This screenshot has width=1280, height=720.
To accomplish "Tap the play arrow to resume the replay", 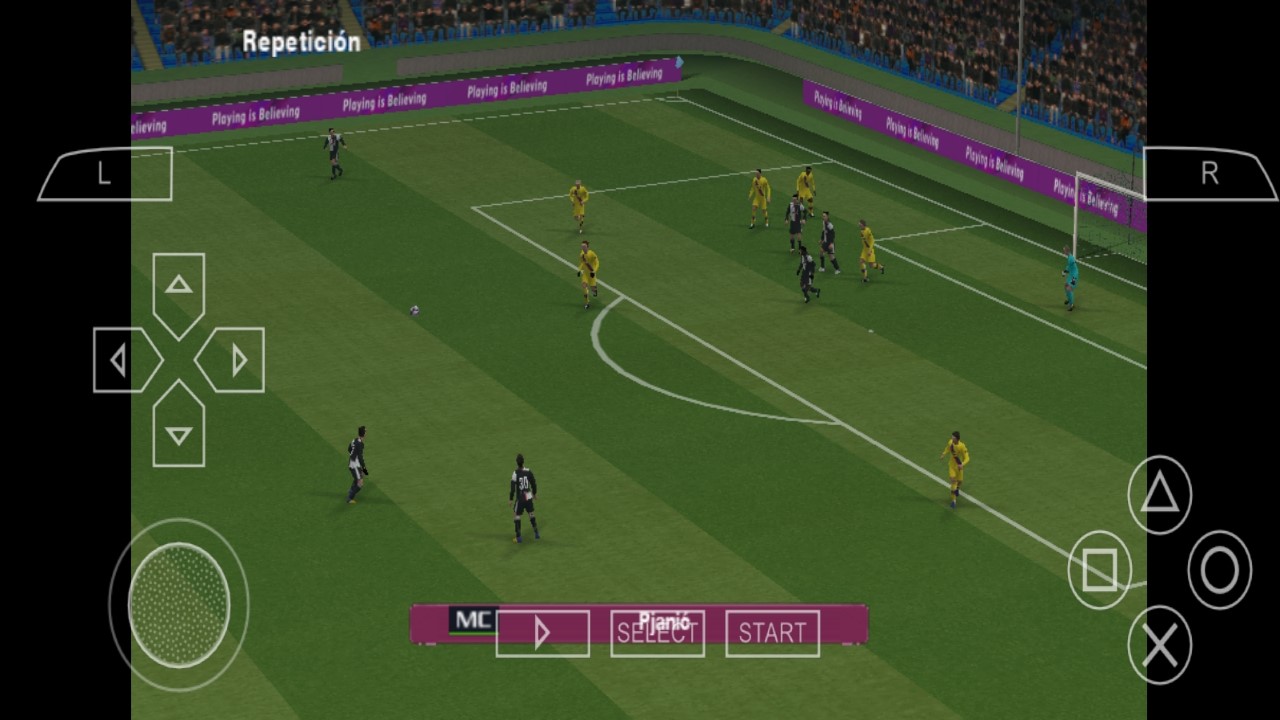I will (x=542, y=631).
